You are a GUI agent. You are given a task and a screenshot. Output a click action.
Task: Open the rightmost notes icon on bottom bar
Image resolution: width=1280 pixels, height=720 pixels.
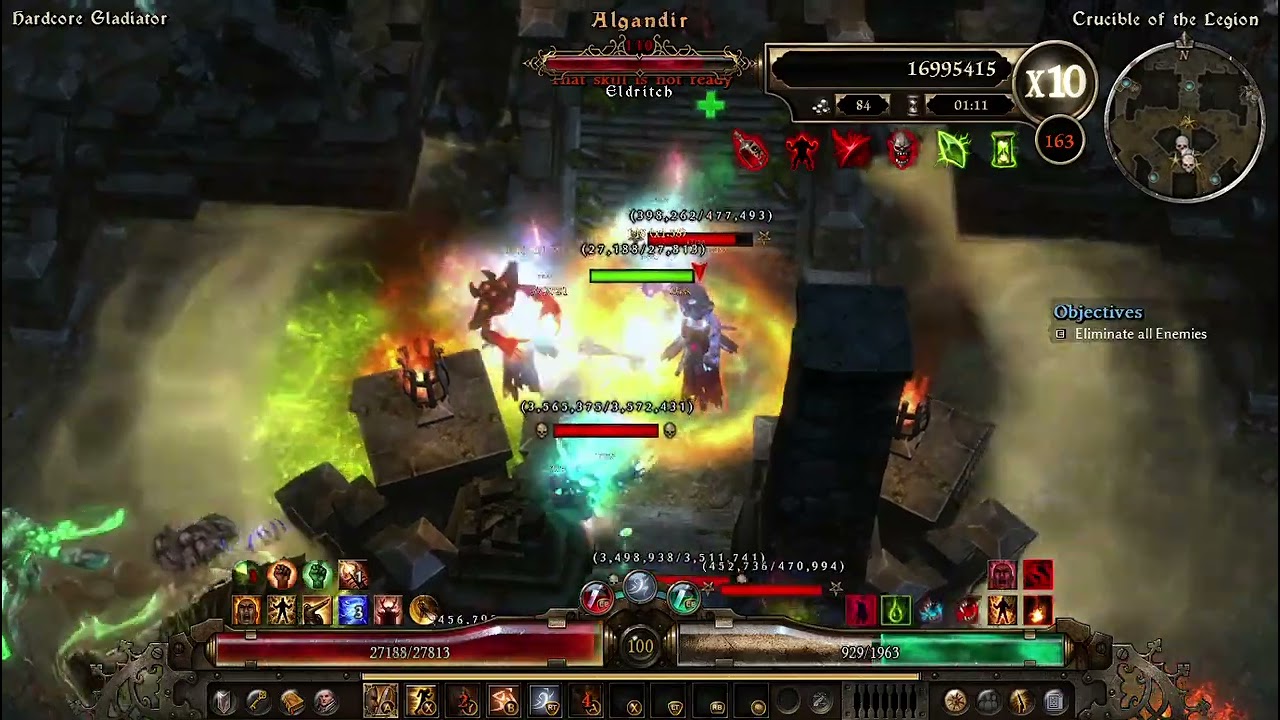coord(1054,702)
